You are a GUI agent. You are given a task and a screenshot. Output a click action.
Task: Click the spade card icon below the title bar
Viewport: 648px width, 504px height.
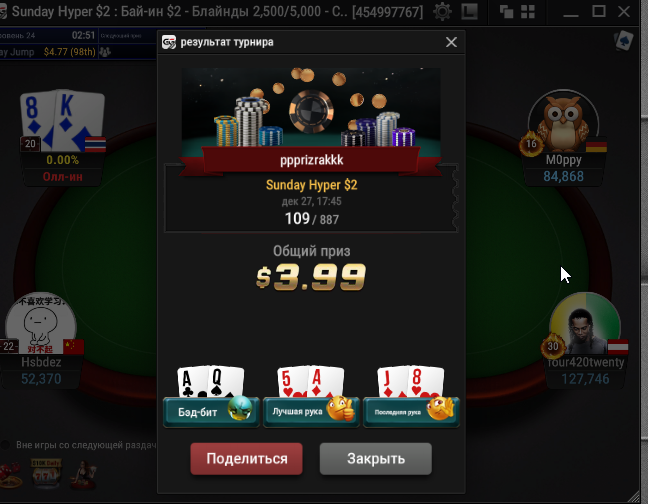pyautogui.click(x=625, y=41)
